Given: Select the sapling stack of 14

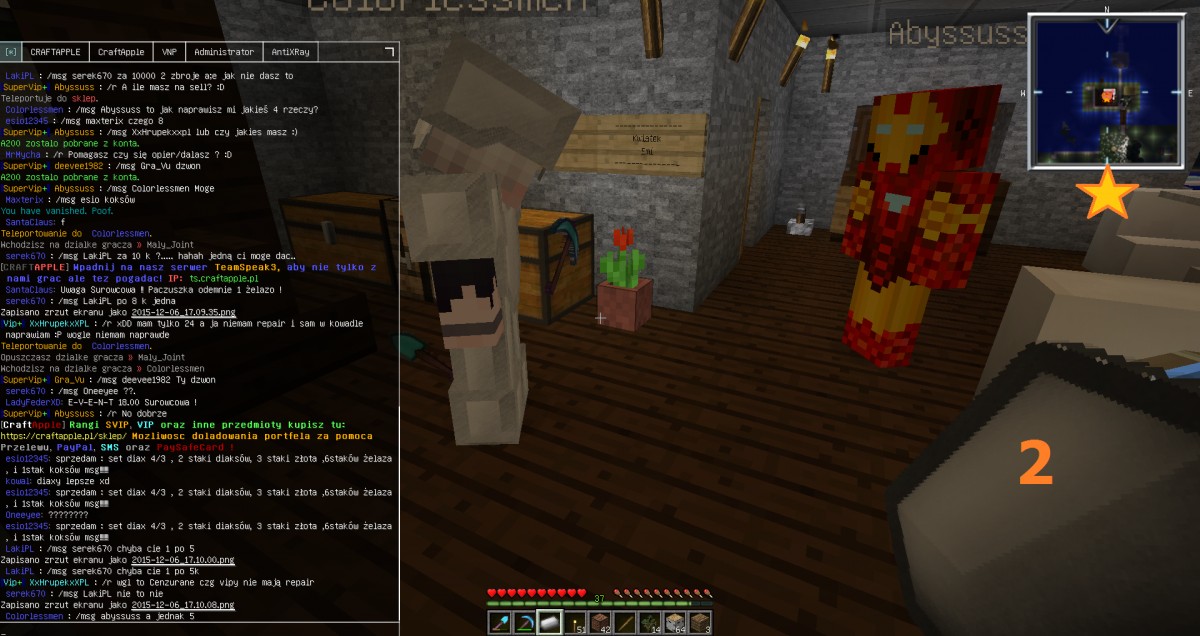Looking at the screenshot, I should tap(650, 622).
